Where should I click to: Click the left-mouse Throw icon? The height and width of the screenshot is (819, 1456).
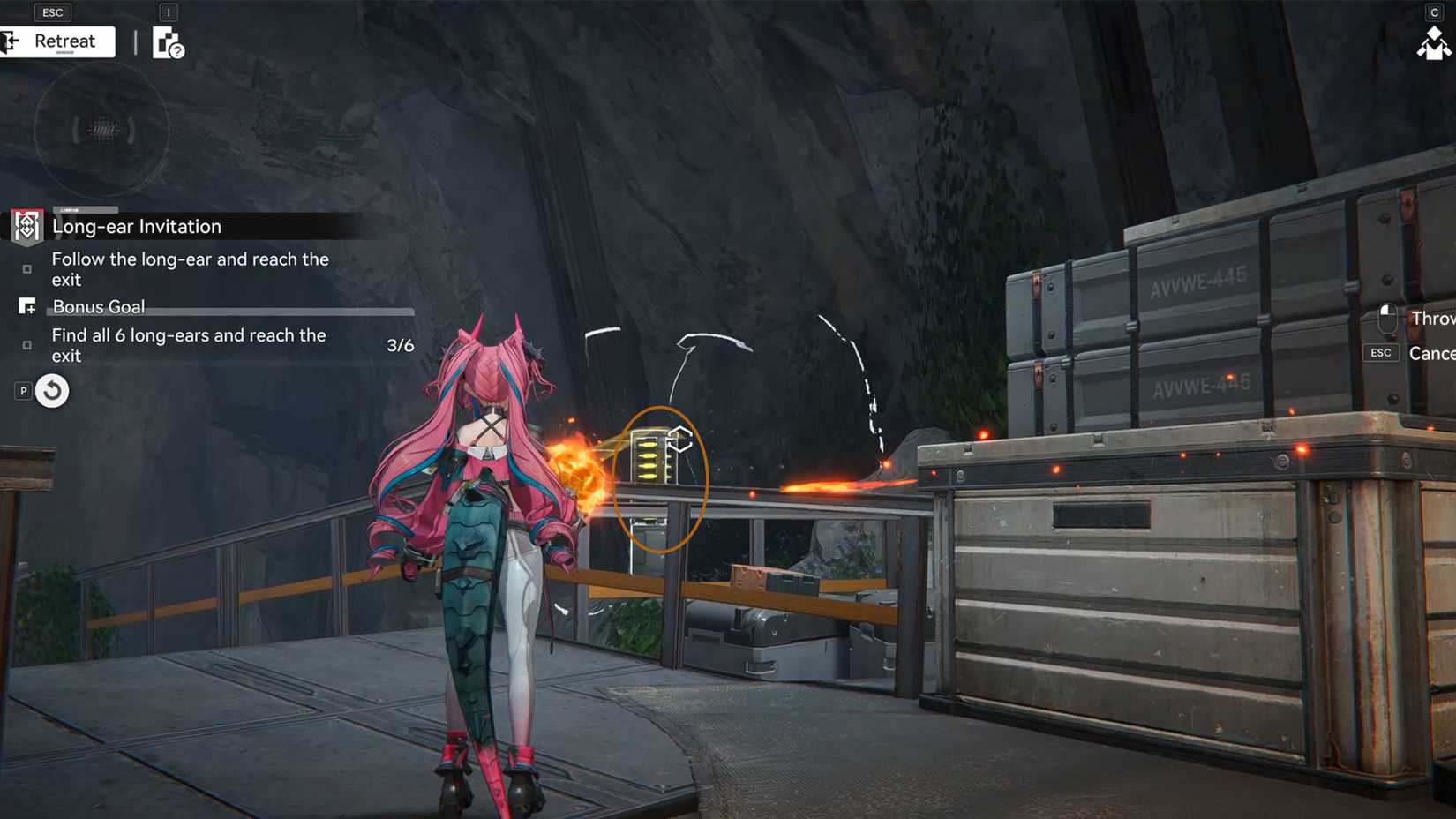coord(1385,316)
